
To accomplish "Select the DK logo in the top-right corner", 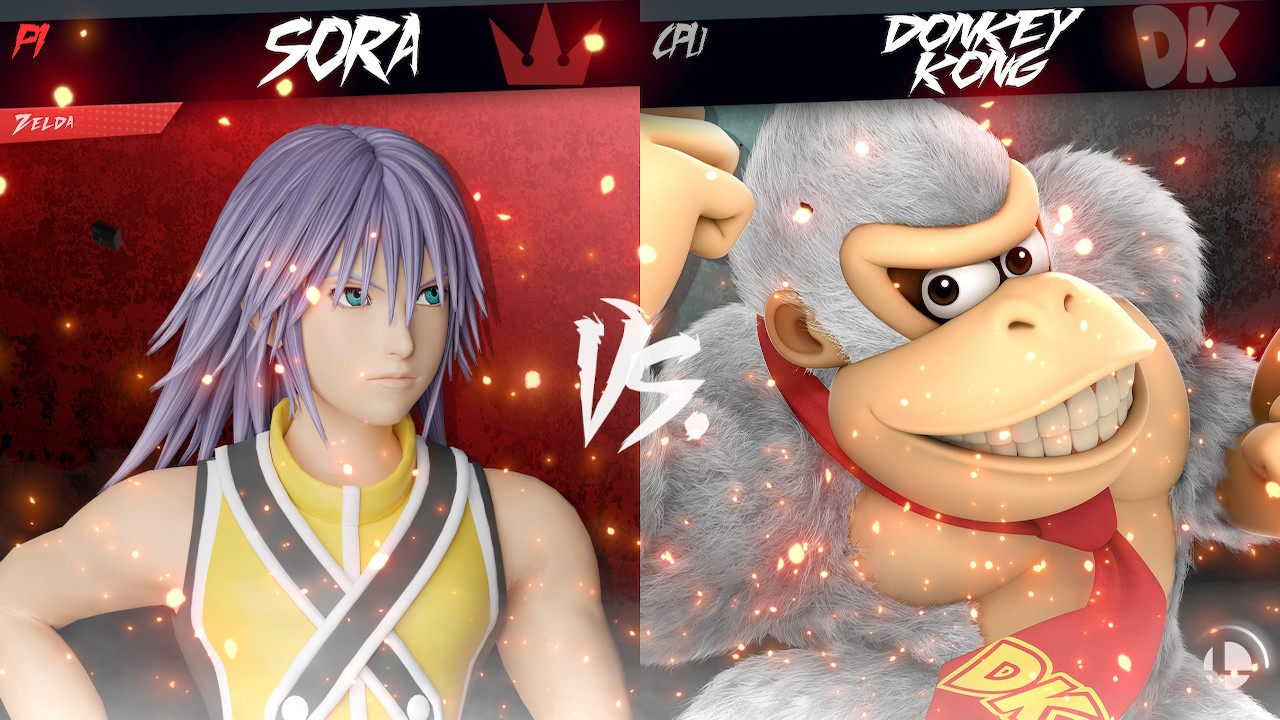I will (1185, 44).
